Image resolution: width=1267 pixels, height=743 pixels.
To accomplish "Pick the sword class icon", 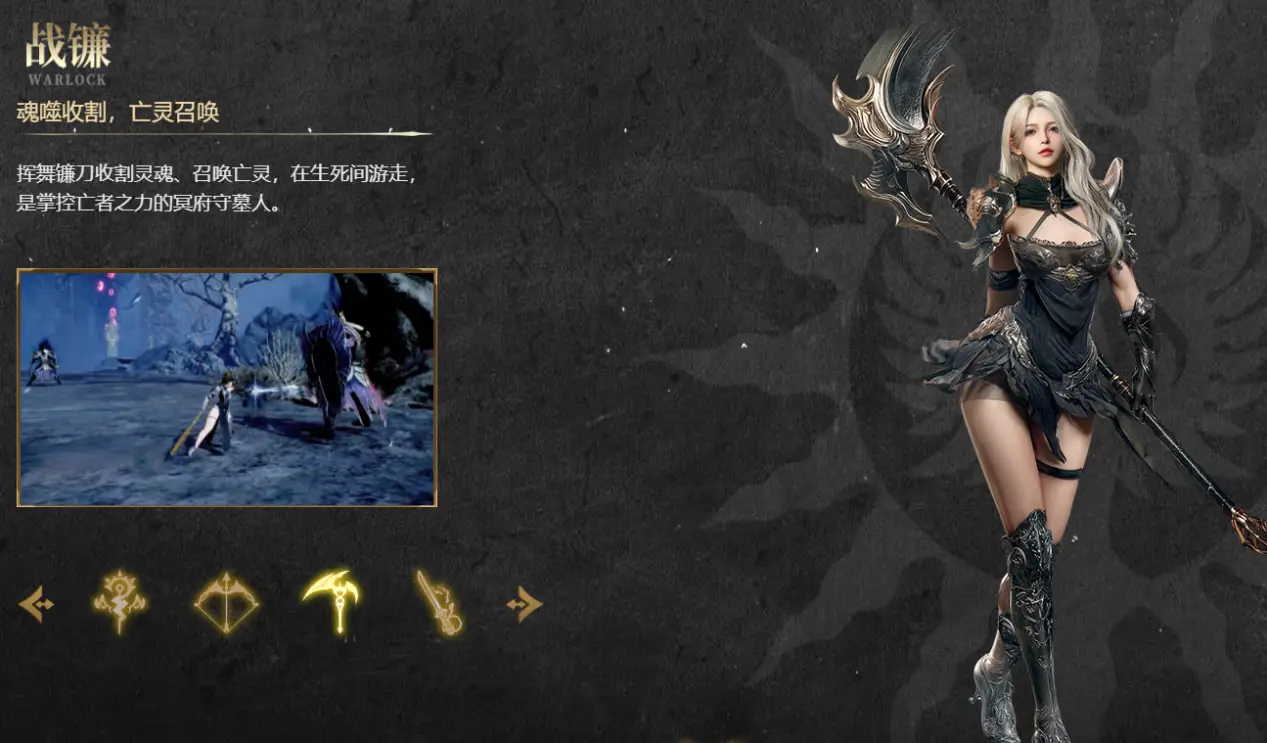I will (x=440, y=603).
